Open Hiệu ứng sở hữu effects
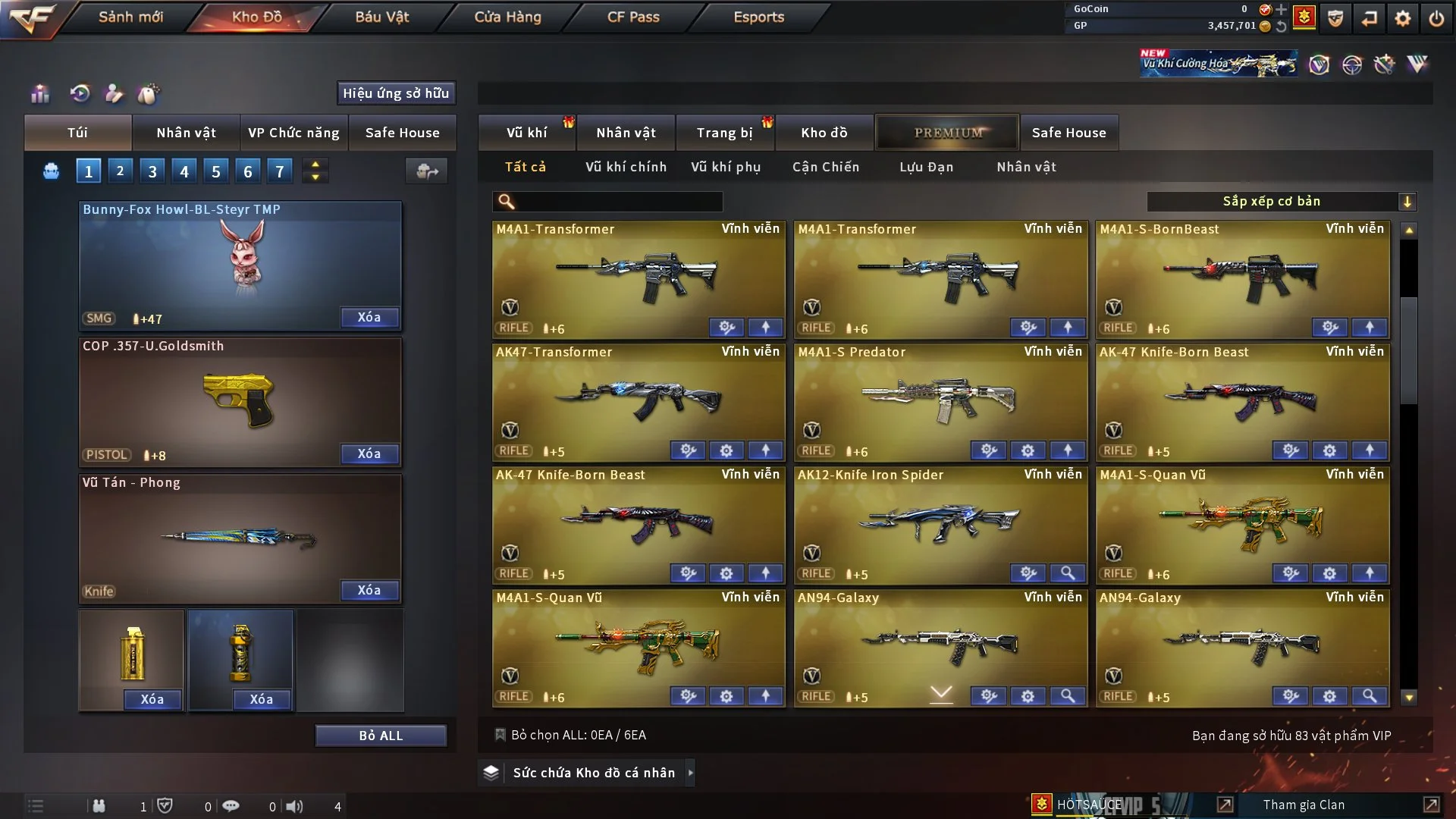This screenshot has width=1456, height=819. pos(396,93)
